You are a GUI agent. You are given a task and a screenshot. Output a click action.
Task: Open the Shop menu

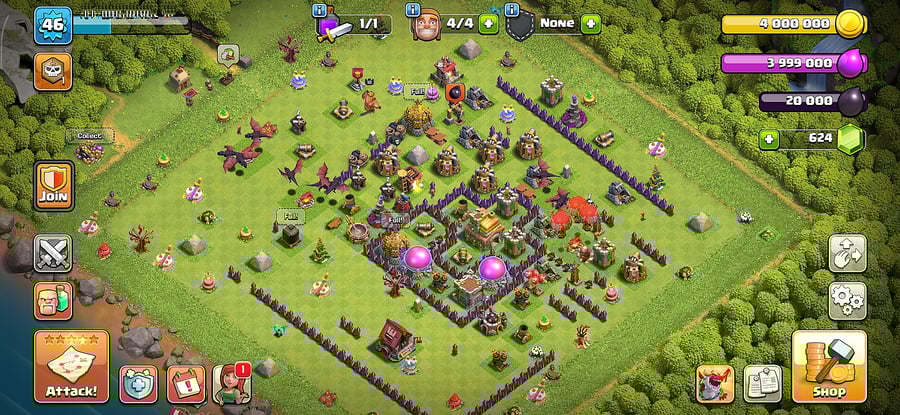click(x=828, y=366)
